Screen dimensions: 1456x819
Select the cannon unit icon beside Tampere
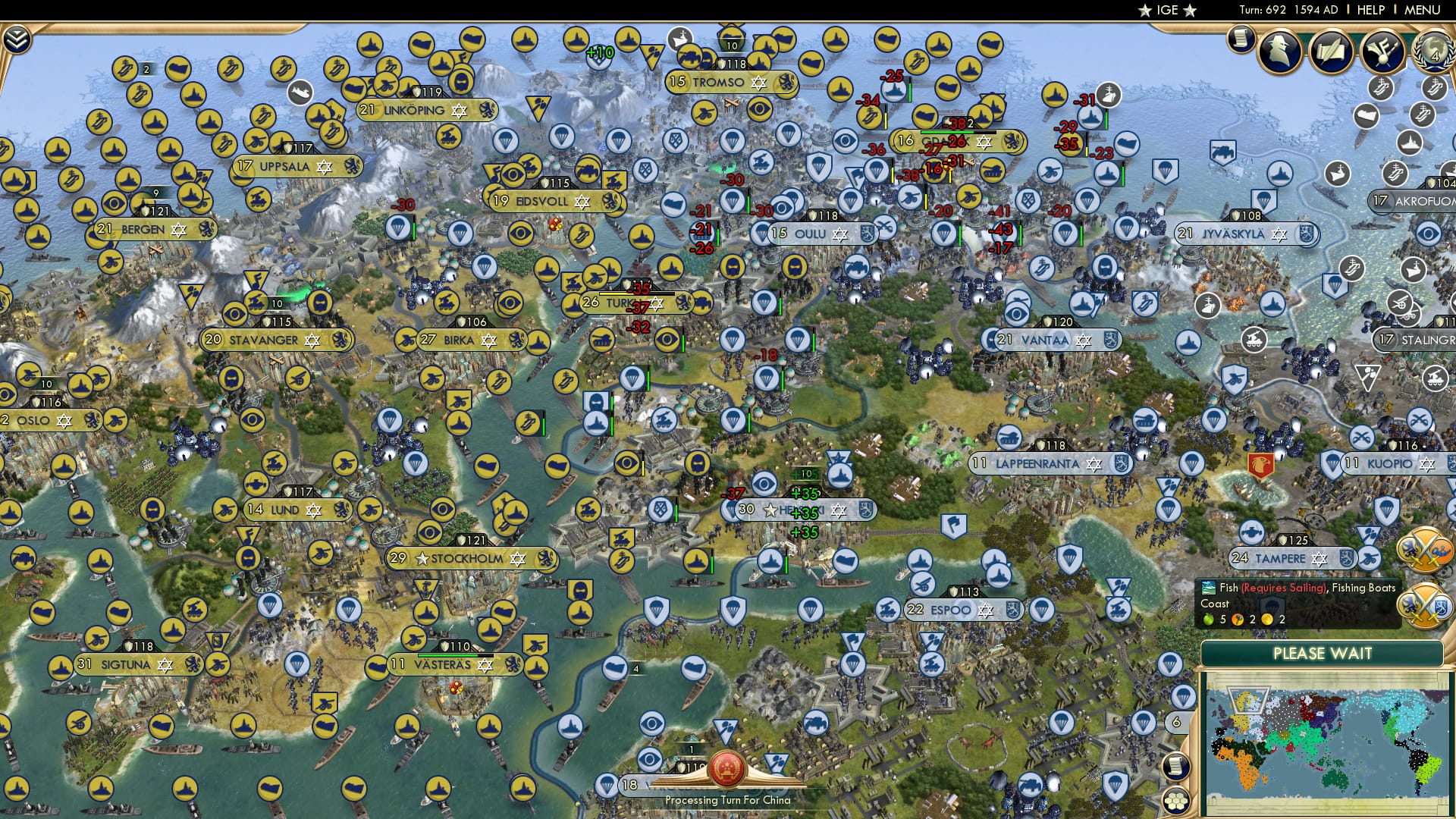pyautogui.click(x=1369, y=557)
